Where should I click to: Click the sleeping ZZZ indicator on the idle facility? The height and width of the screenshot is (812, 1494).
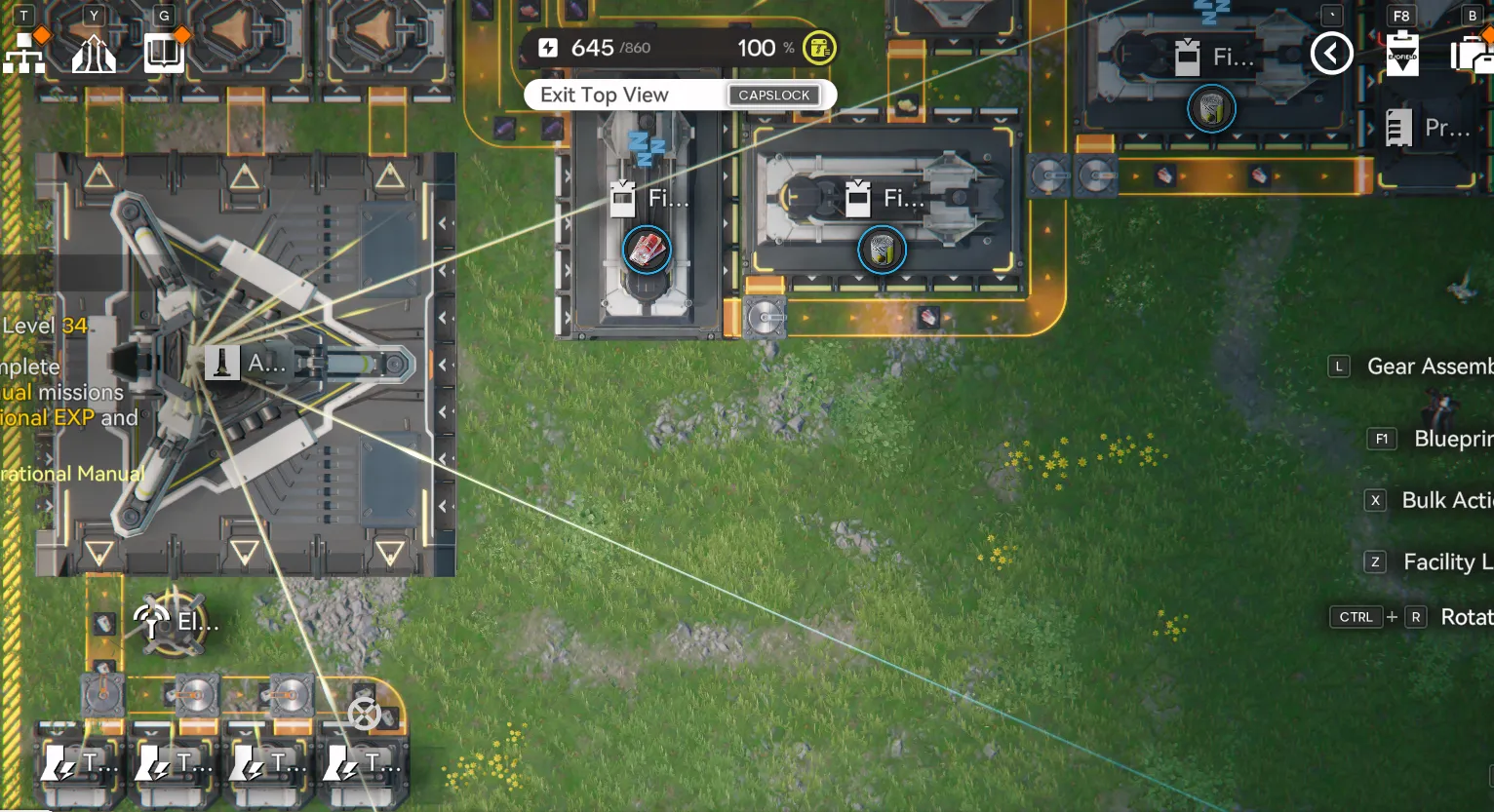(646, 146)
